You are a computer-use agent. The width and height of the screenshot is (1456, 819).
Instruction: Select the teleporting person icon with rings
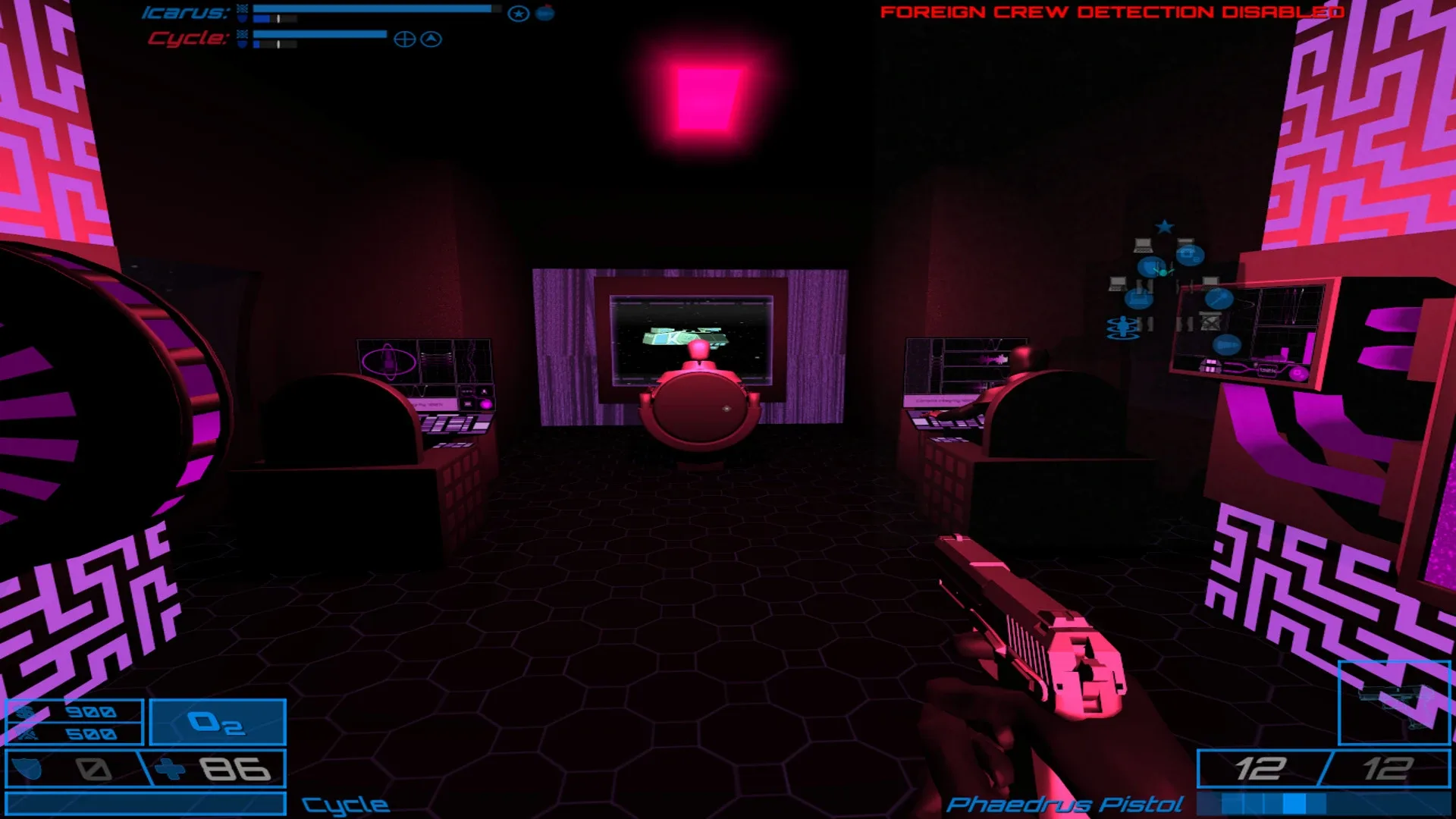[x=1123, y=328]
